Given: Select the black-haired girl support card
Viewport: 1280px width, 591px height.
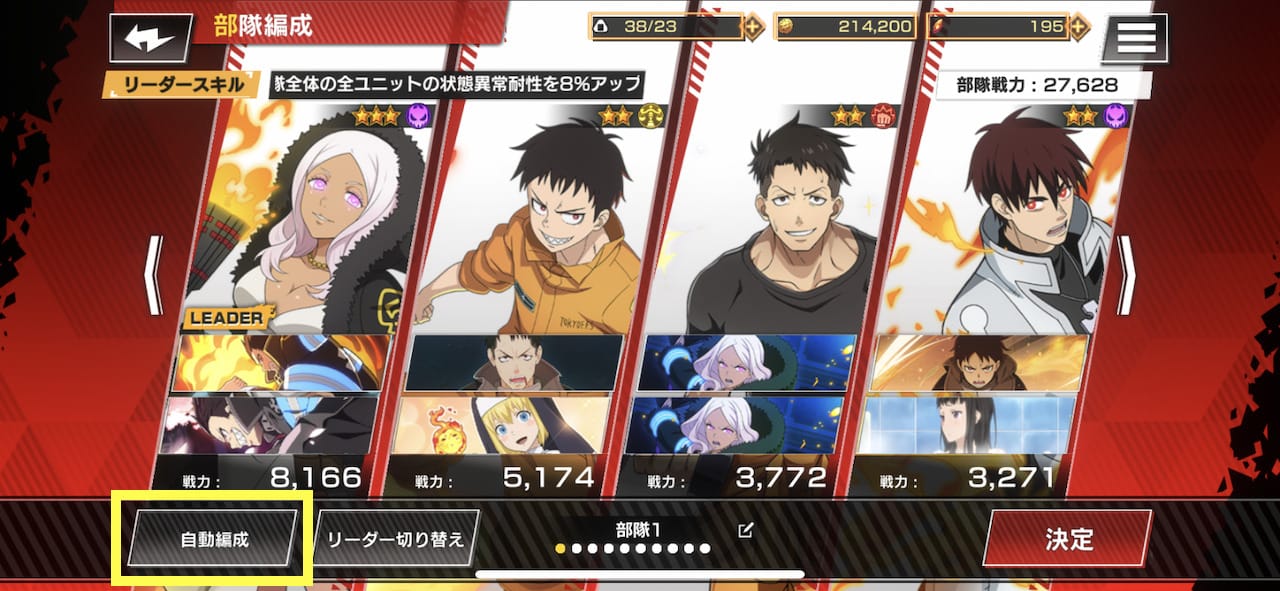Looking at the screenshot, I should pyautogui.click(x=968, y=425).
